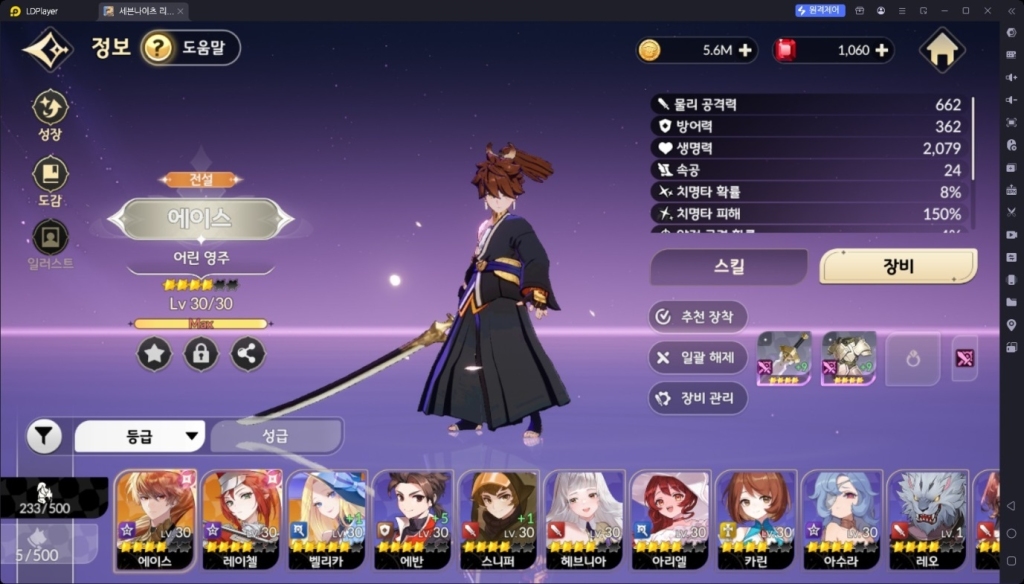Viewport: 1024px width, 584px height.
Task: Open the 등급 sort dropdown
Action: [140, 436]
